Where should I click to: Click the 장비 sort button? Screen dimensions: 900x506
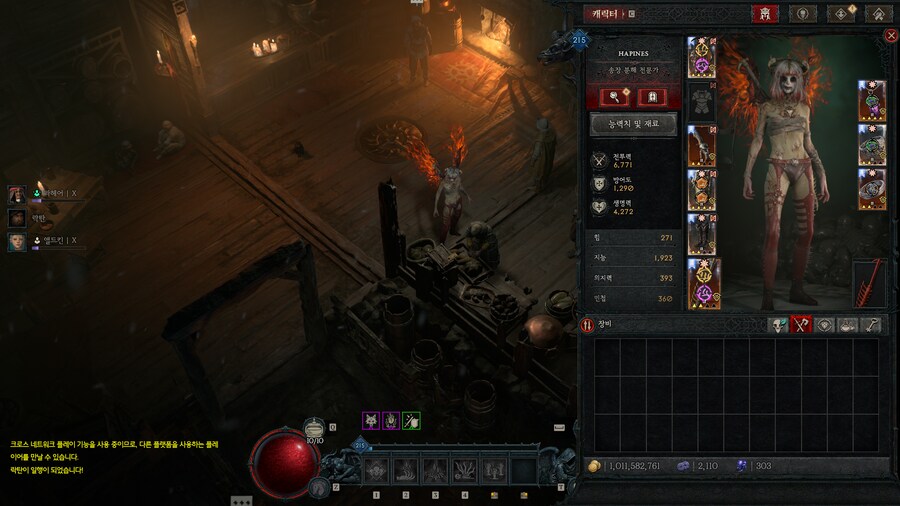point(588,325)
